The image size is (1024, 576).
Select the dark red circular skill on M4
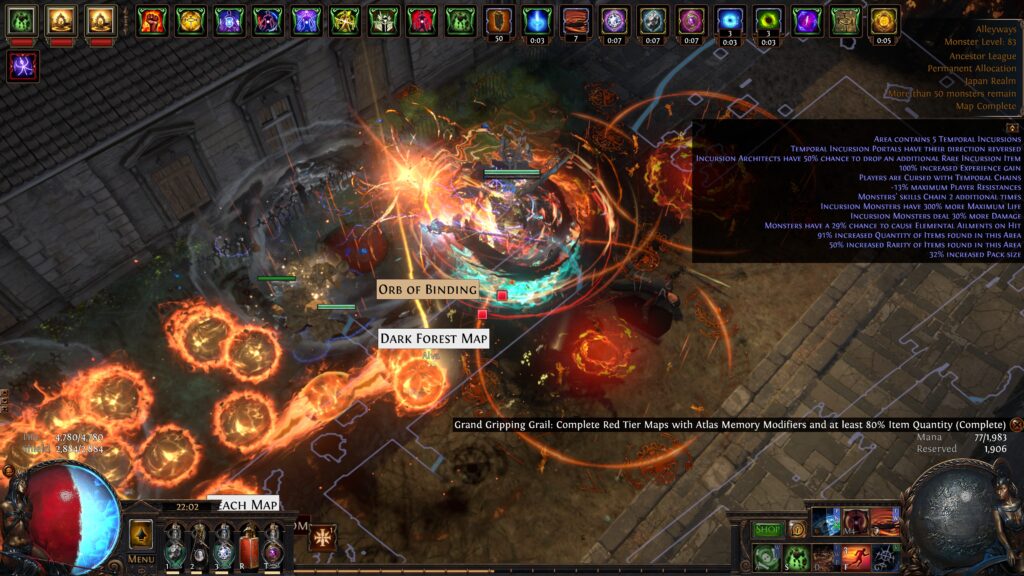[x=857, y=521]
